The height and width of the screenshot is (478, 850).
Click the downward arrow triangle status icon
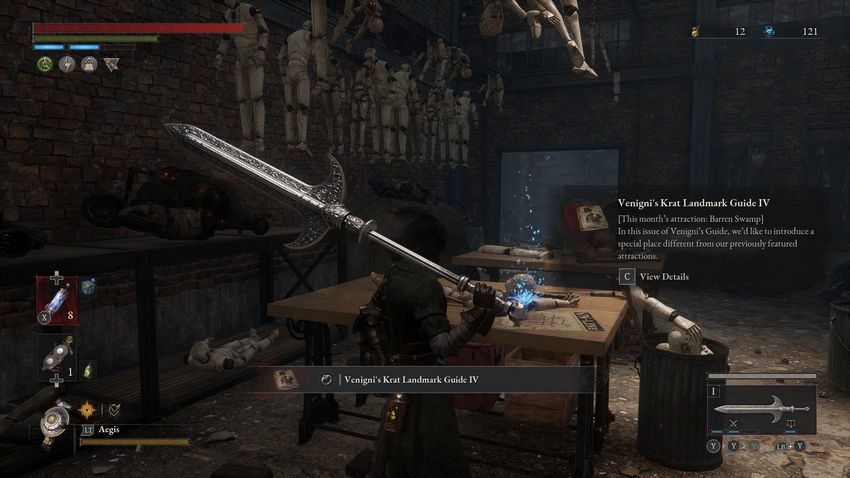[110, 64]
